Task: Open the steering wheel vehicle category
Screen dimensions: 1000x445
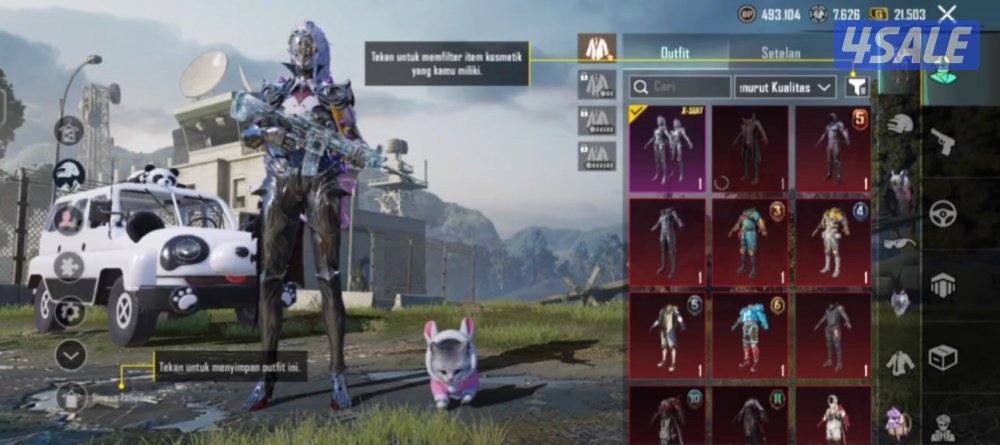Action: 942,213
